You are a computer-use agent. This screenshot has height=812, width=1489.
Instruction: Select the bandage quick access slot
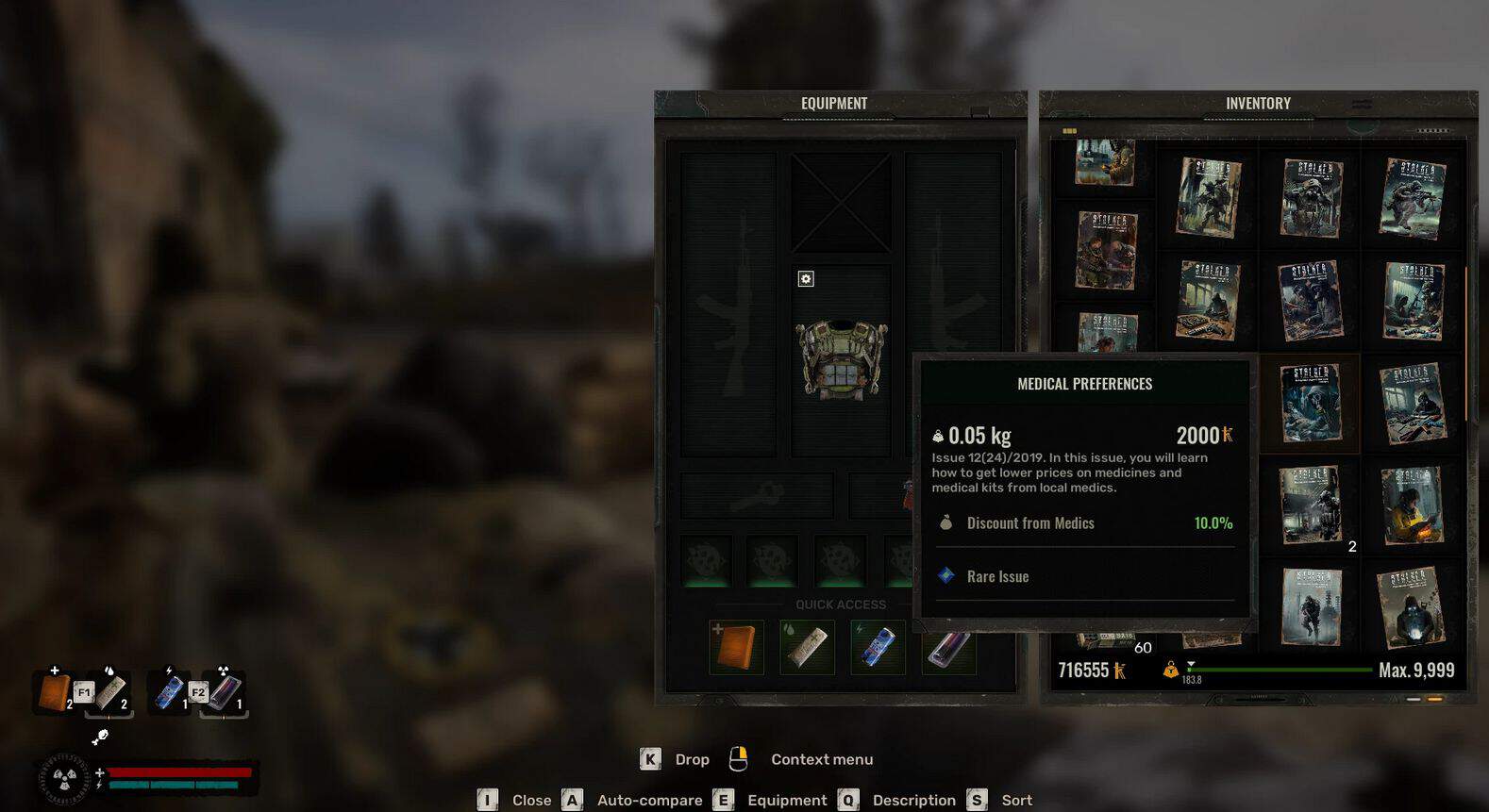[807, 647]
